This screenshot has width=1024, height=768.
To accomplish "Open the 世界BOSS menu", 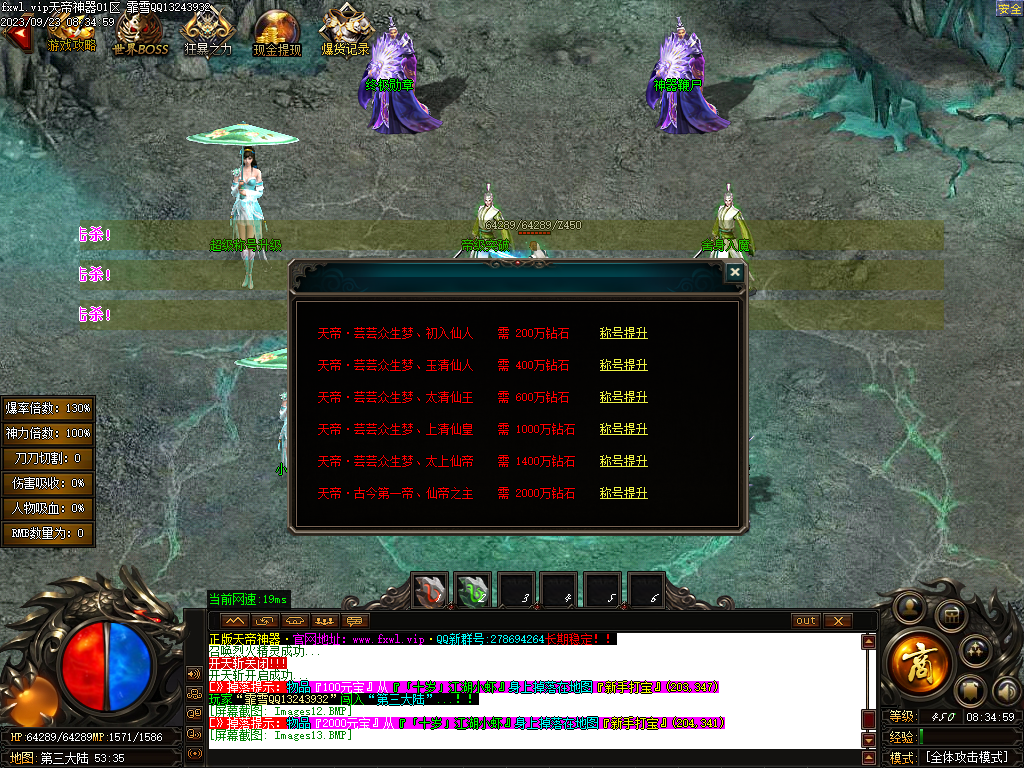I will tap(140, 36).
